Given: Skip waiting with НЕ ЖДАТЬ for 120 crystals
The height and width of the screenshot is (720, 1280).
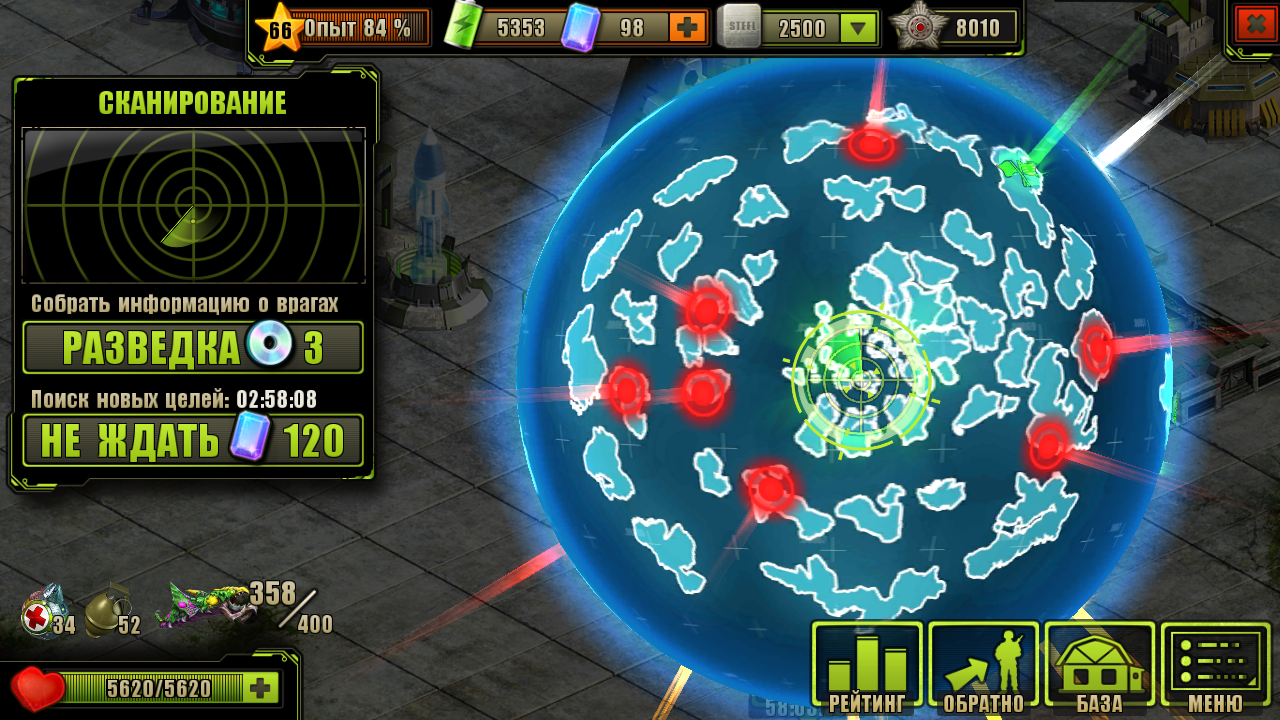Looking at the screenshot, I should coord(193,440).
